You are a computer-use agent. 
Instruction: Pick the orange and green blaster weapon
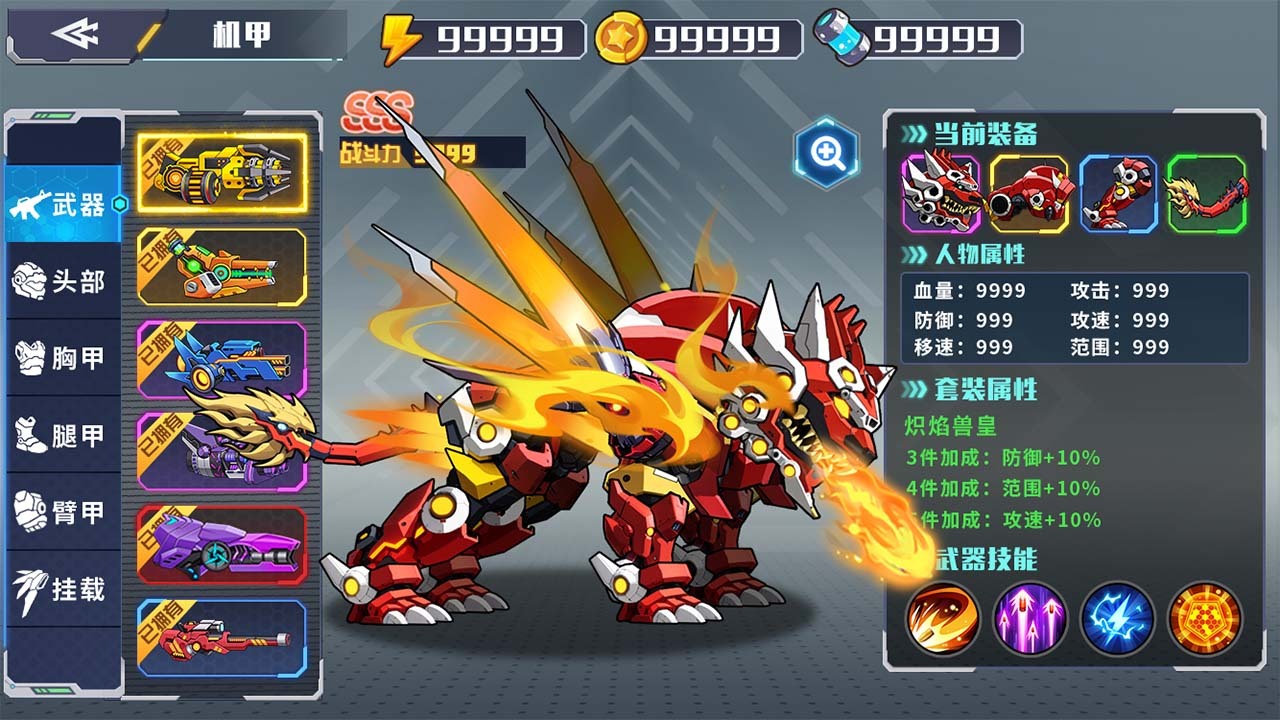point(222,267)
